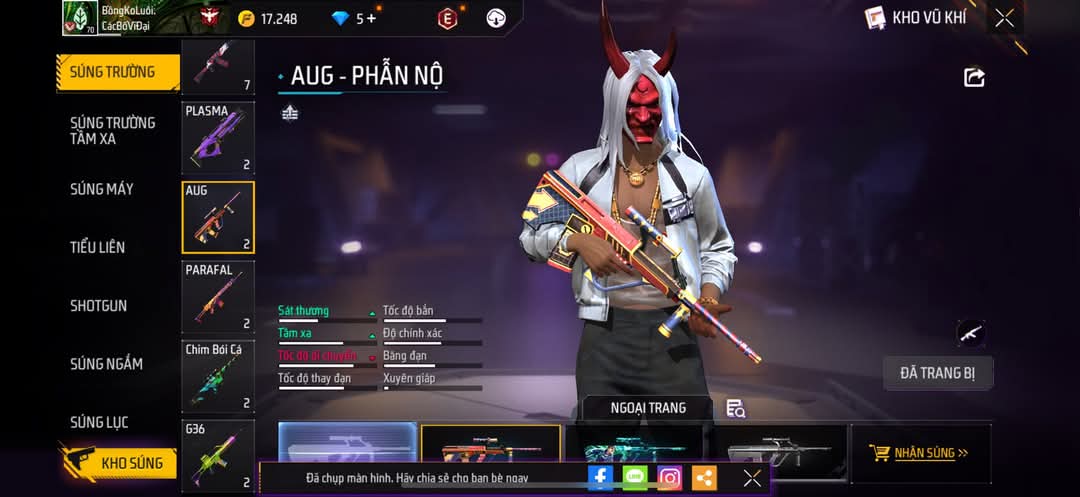Open the SÚNG NGẮM category
The height and width of the screenshot is (497, 1080).
pos(107,364)
